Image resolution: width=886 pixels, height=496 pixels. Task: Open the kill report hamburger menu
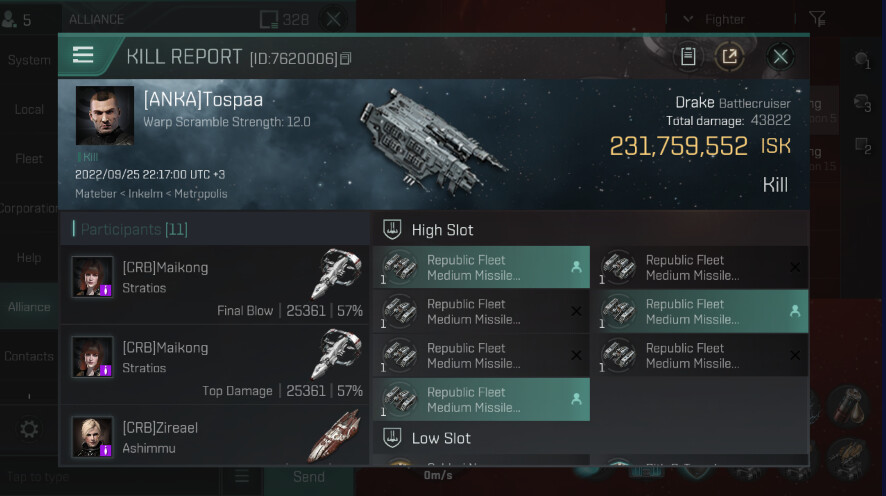pos(83,56)
